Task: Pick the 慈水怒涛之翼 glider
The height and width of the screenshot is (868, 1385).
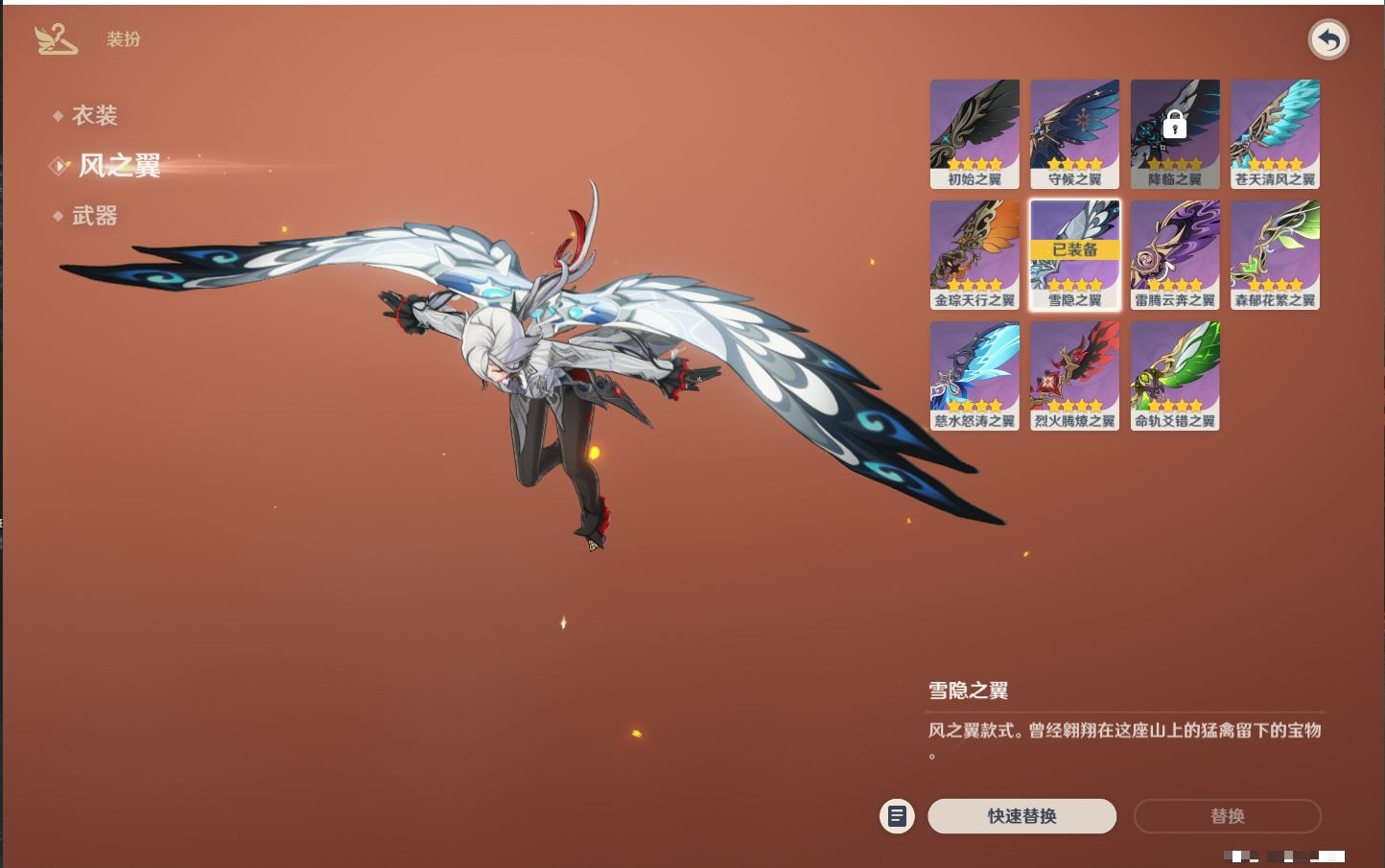Action: click(x=974, y=375)
